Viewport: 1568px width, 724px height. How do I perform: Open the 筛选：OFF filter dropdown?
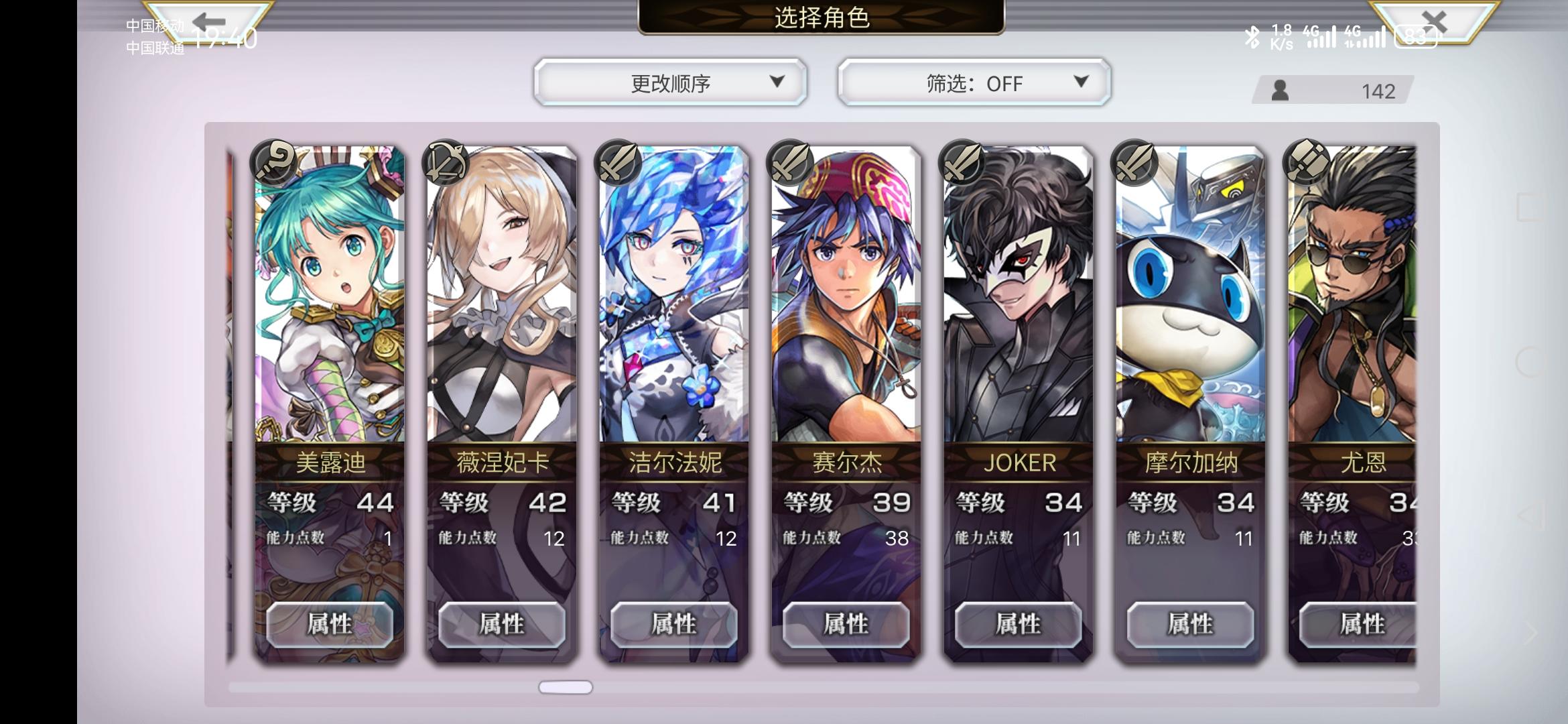coord(972,83)
